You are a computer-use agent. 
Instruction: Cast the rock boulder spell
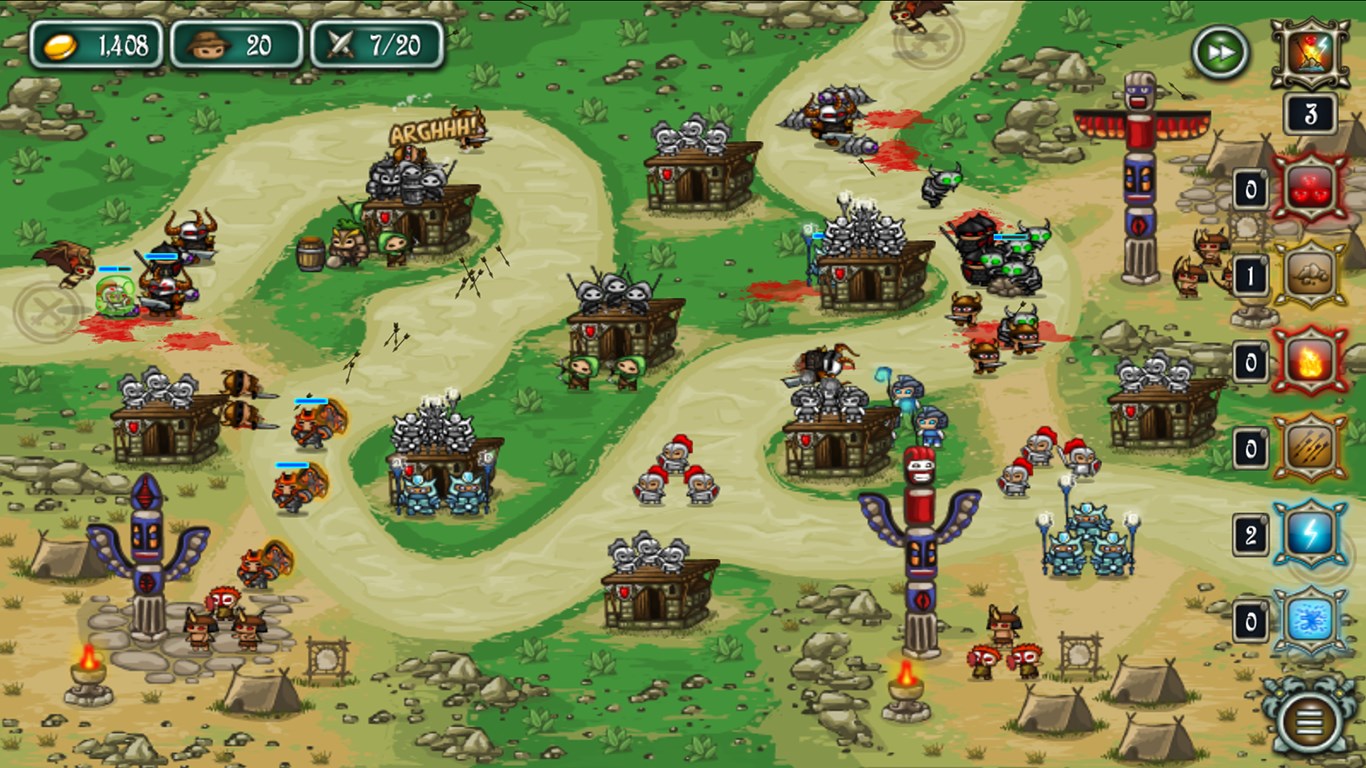[x=1309, y=274]
